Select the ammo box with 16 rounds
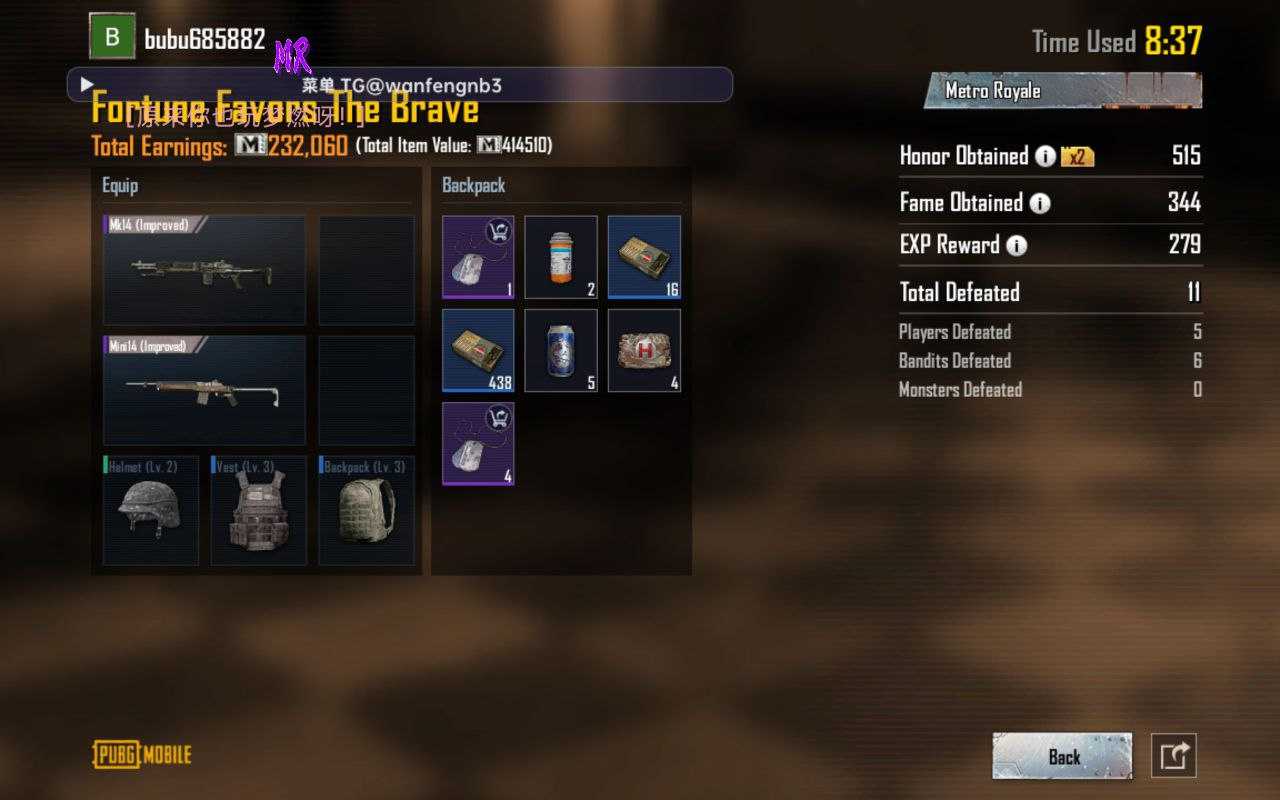Screen dimensions: 1280x800 [x=644, y=257]
